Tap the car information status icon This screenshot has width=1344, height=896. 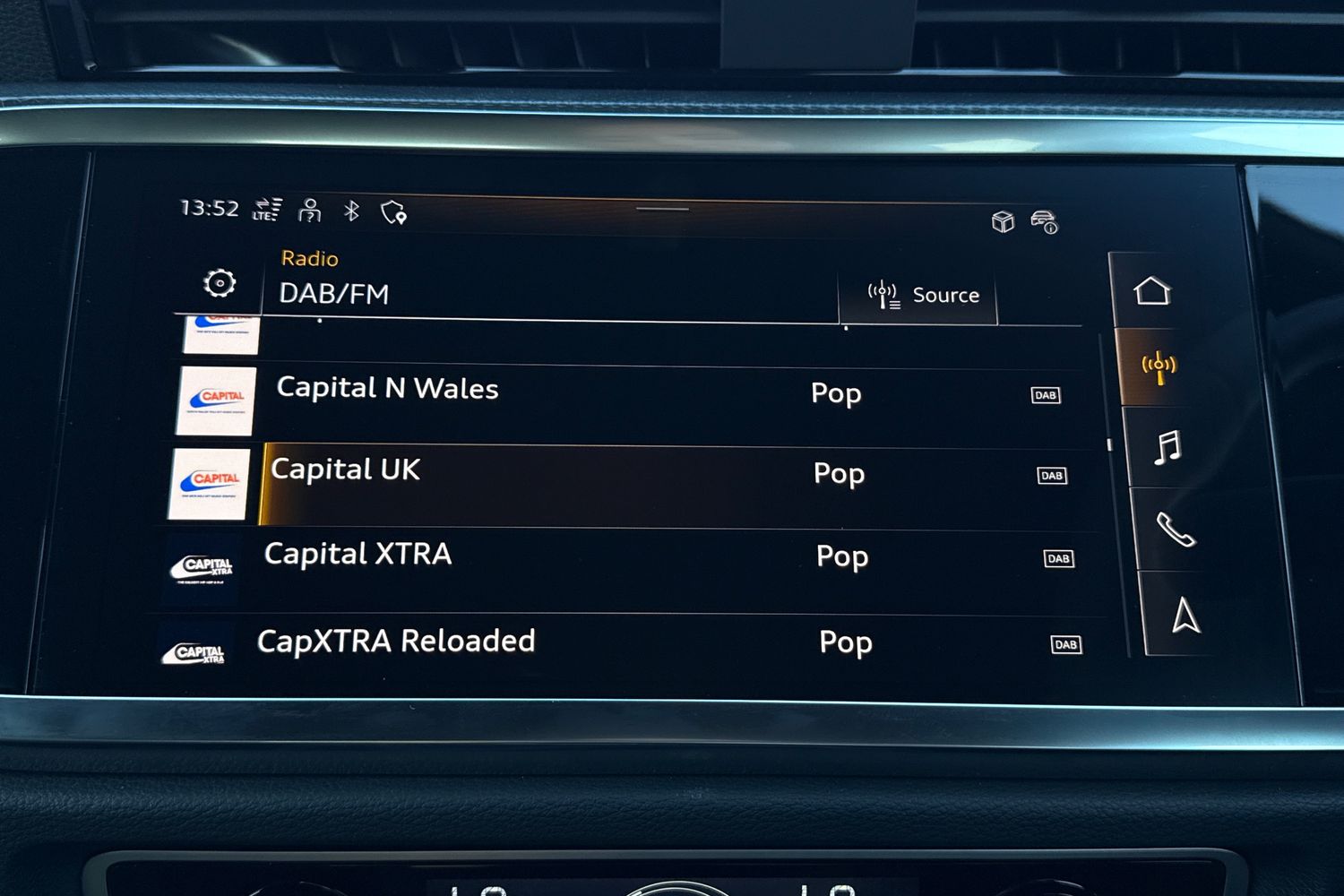(1045, 221)
